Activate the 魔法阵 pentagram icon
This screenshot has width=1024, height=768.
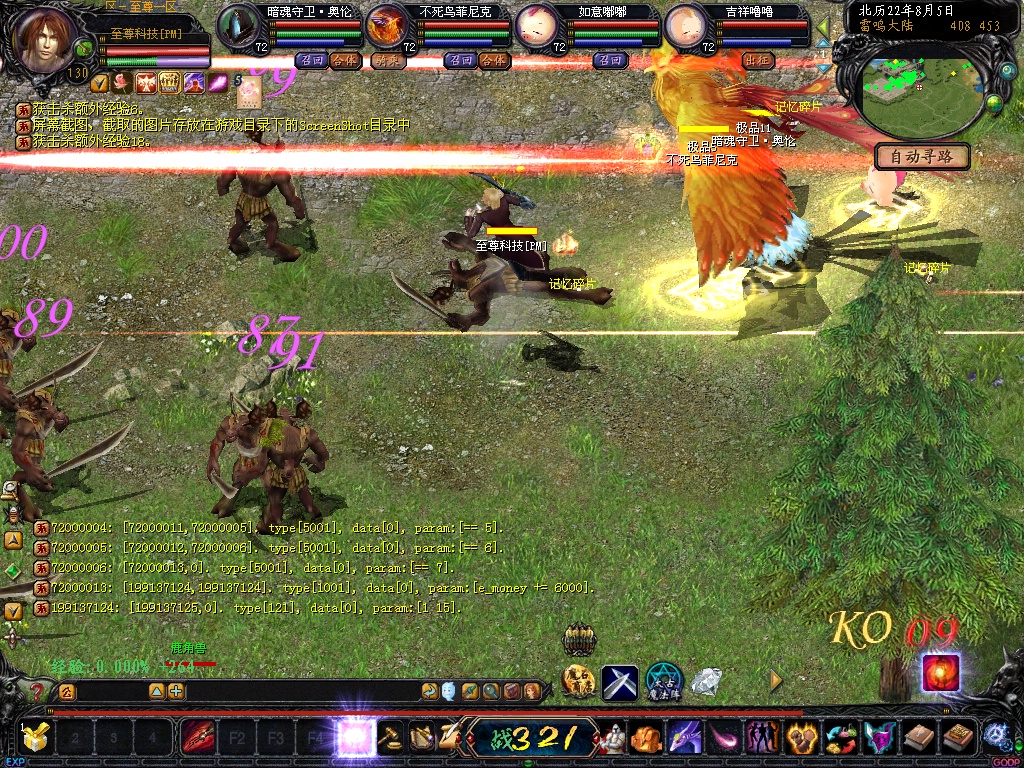tap(664, 681)
